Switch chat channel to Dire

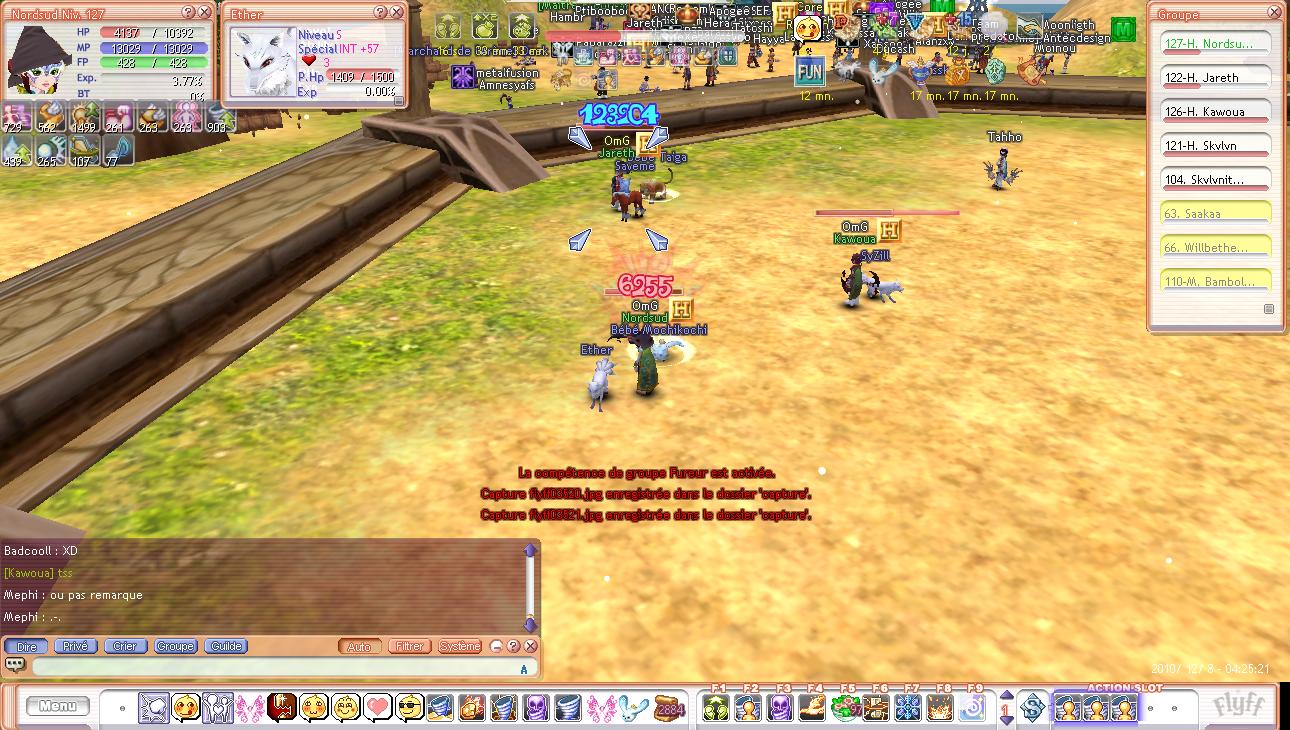(27, 646)
